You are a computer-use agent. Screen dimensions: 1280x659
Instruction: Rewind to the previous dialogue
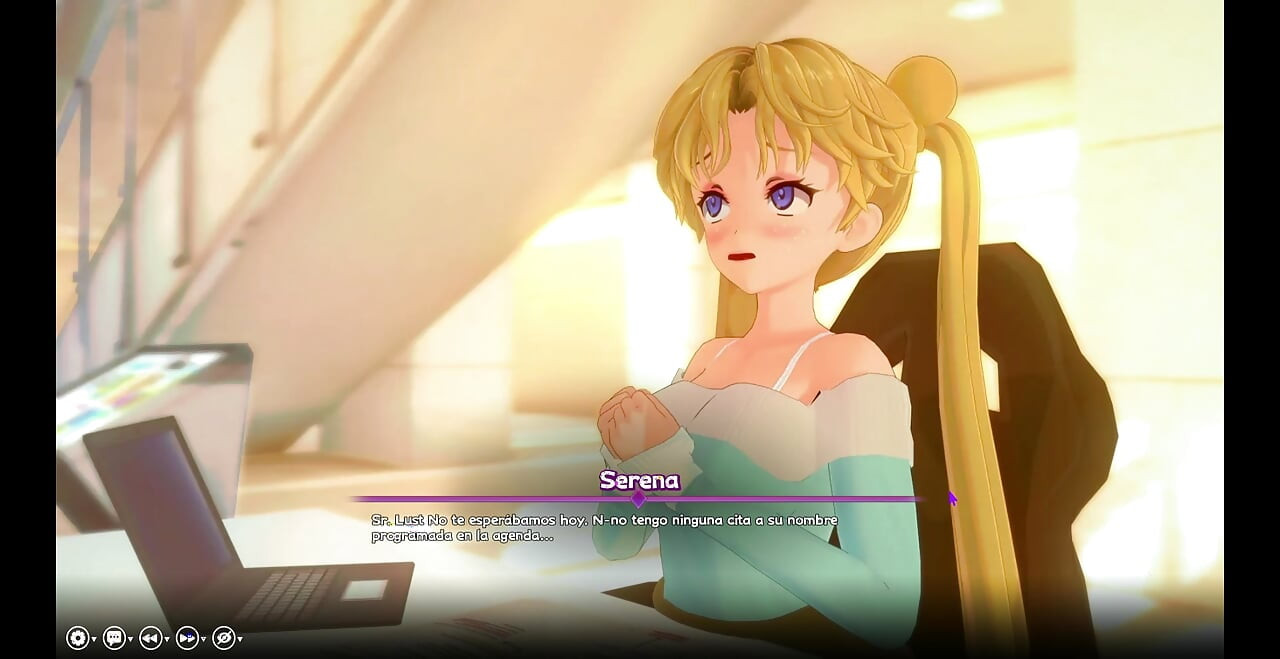pos(150,638)
